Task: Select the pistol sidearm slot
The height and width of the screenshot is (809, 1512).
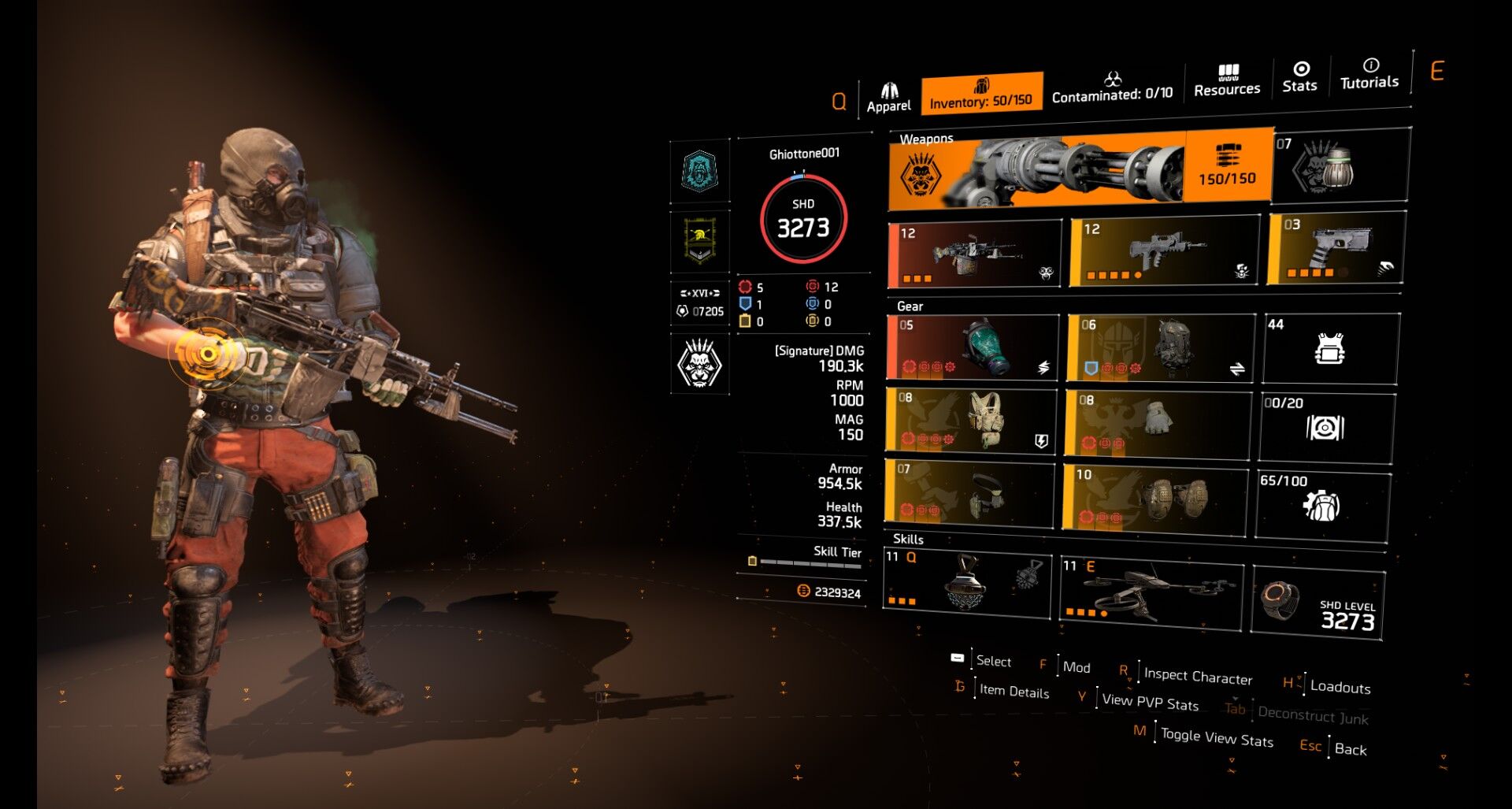Action: tap(1336, 249)
